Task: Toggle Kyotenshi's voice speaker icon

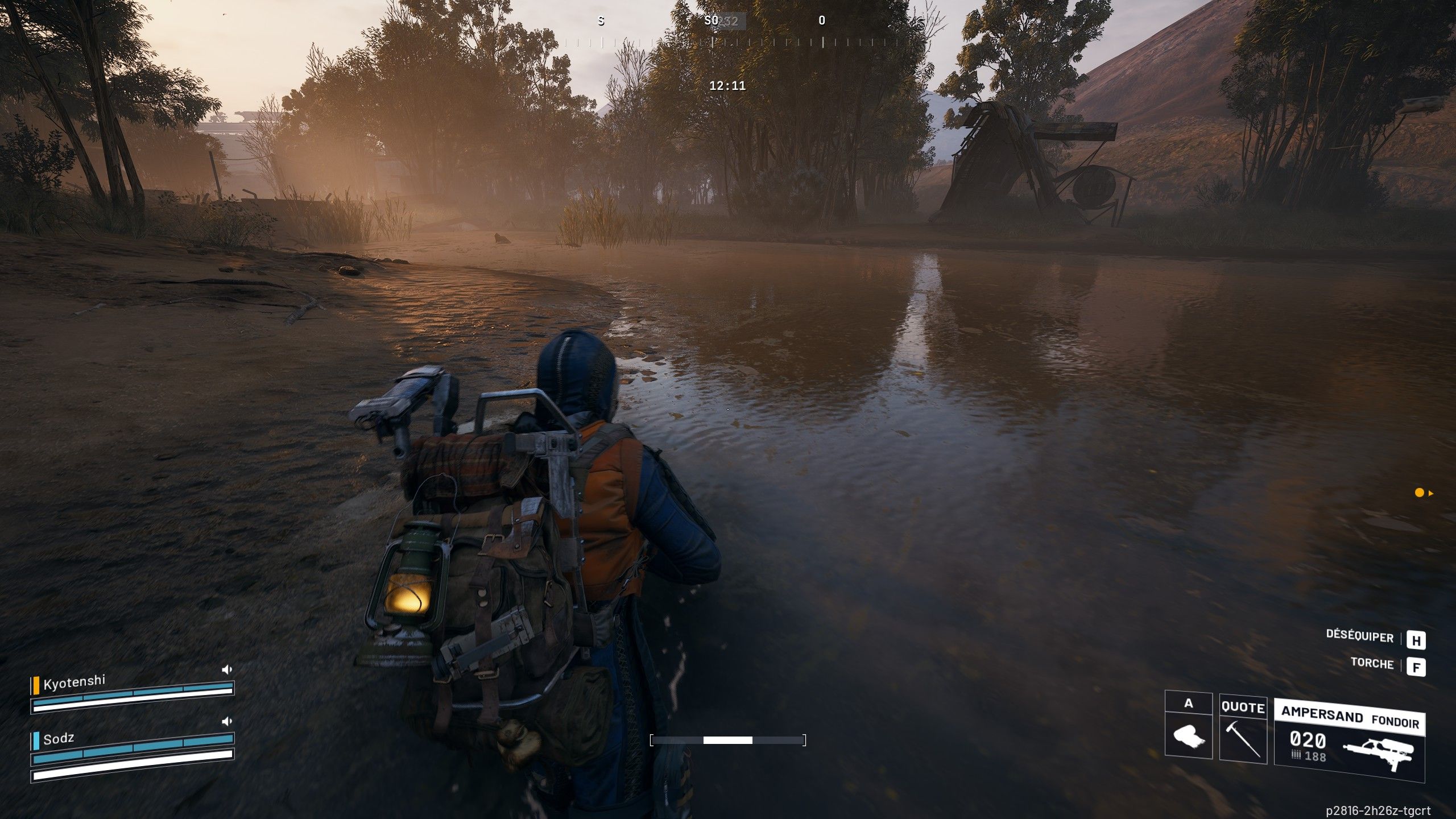Action: (x=227, y=669)
